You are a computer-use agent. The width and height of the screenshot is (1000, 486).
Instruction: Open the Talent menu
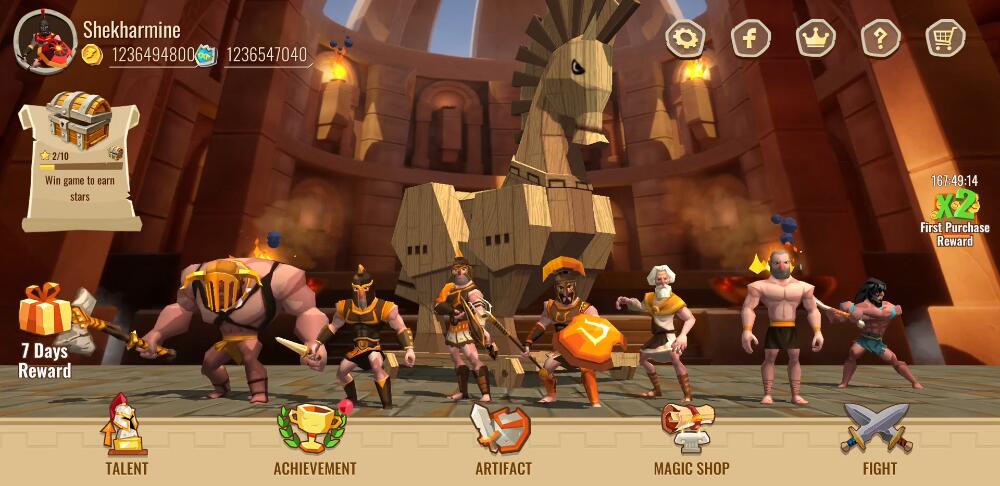[126, 435]
